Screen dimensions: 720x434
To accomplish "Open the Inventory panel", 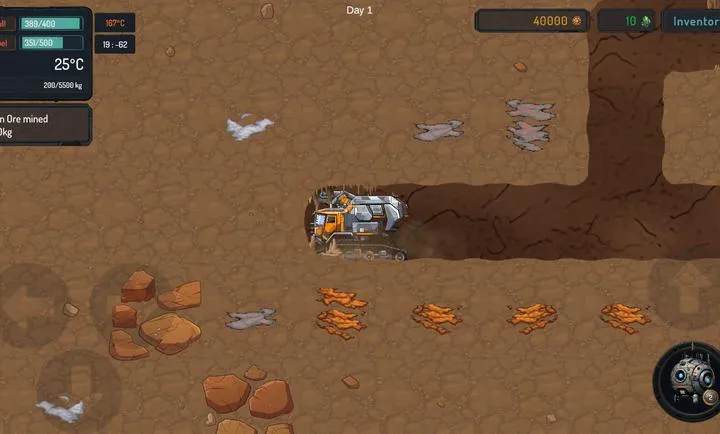I will 694,21.
